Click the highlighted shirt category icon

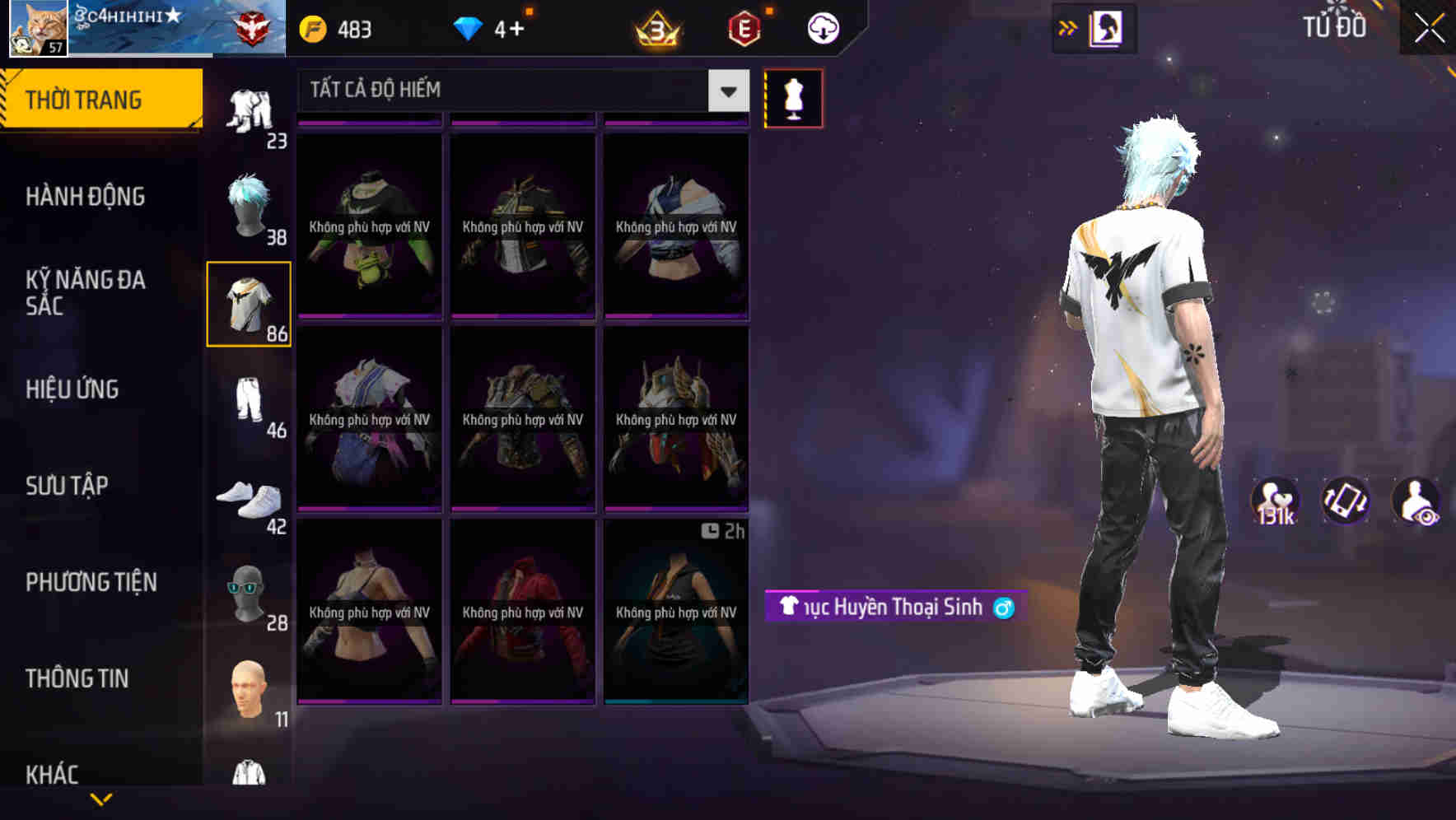click(249, 305)
